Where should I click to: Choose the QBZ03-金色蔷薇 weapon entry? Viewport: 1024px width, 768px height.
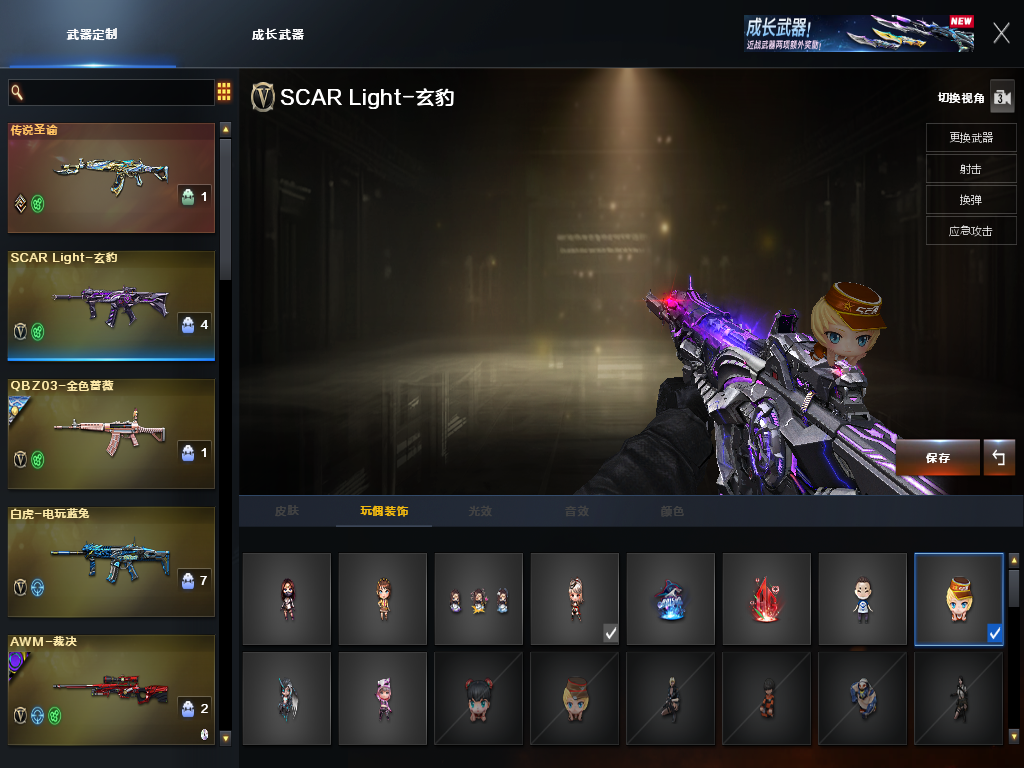(x=112, y=433)
